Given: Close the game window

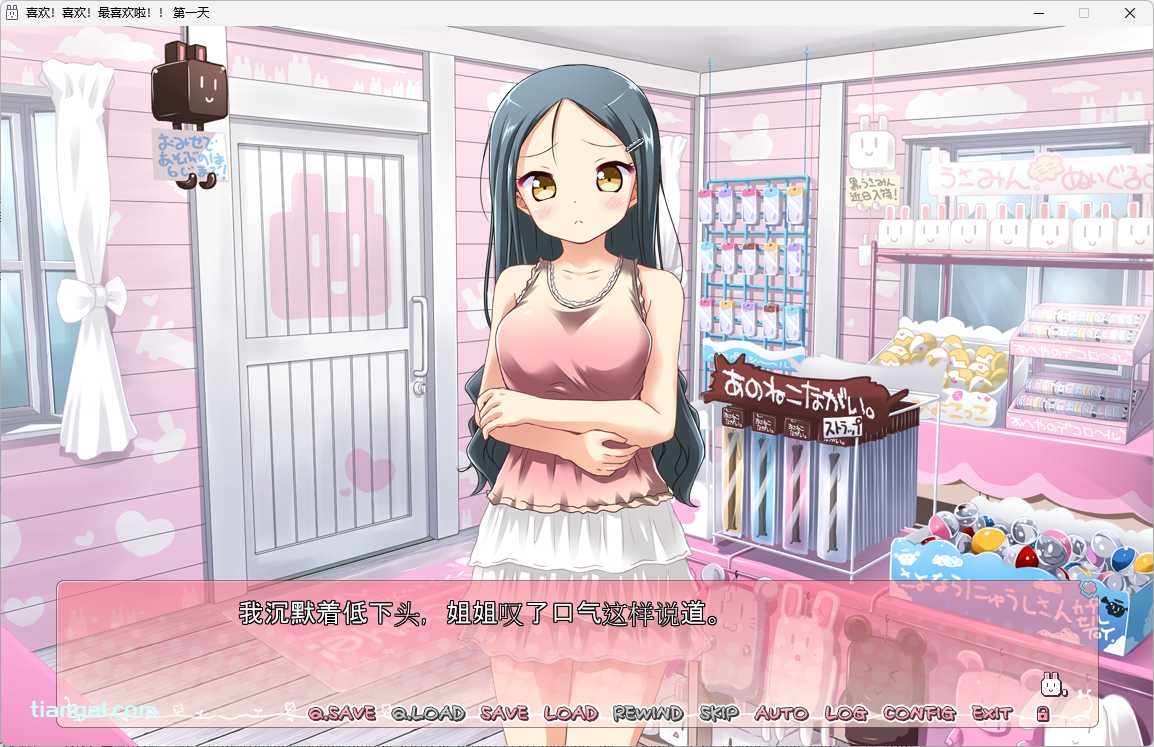Looking at the screenshot, I should click(1129, 13).
